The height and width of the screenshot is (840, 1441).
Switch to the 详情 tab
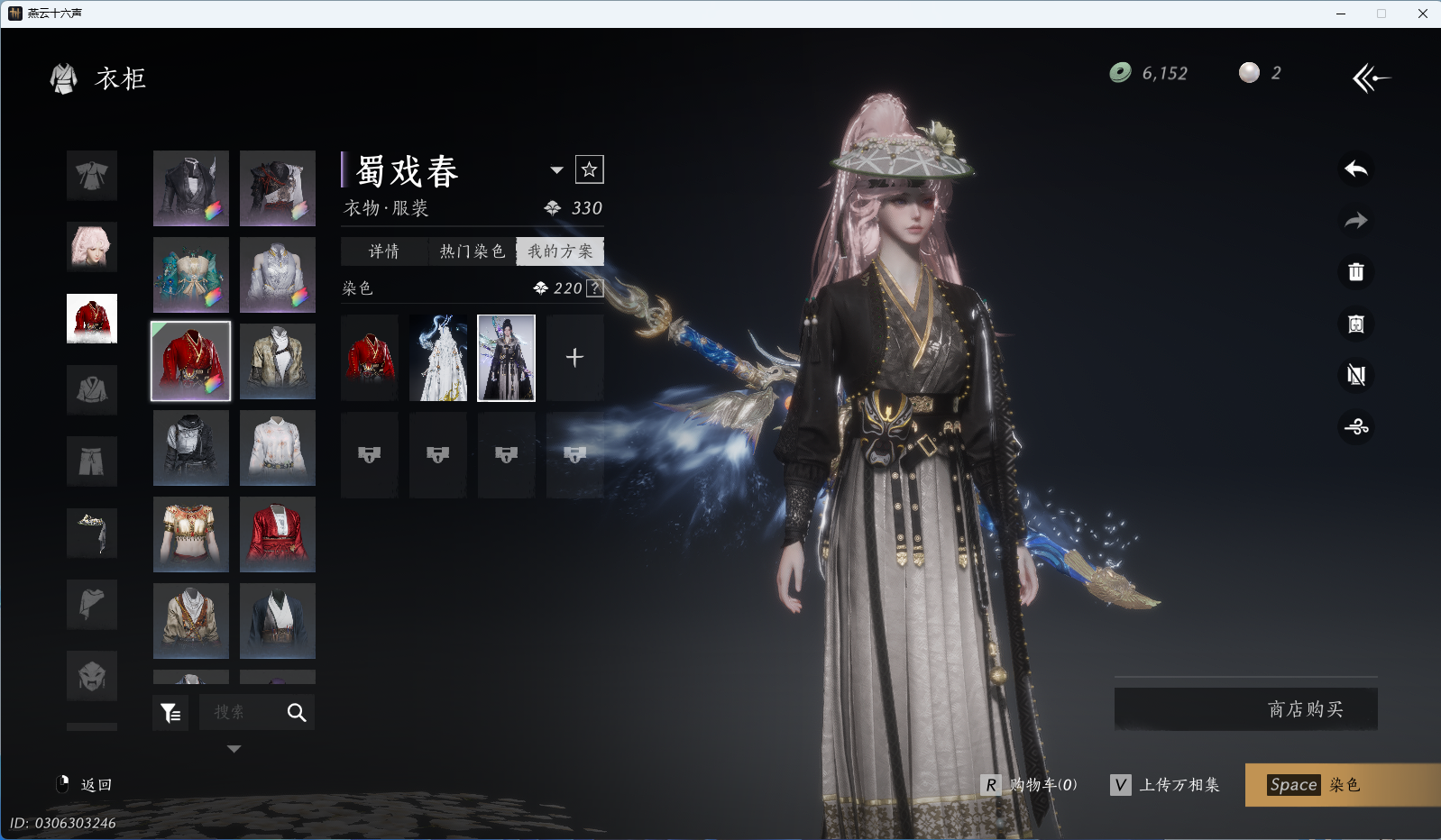point(384,251)
